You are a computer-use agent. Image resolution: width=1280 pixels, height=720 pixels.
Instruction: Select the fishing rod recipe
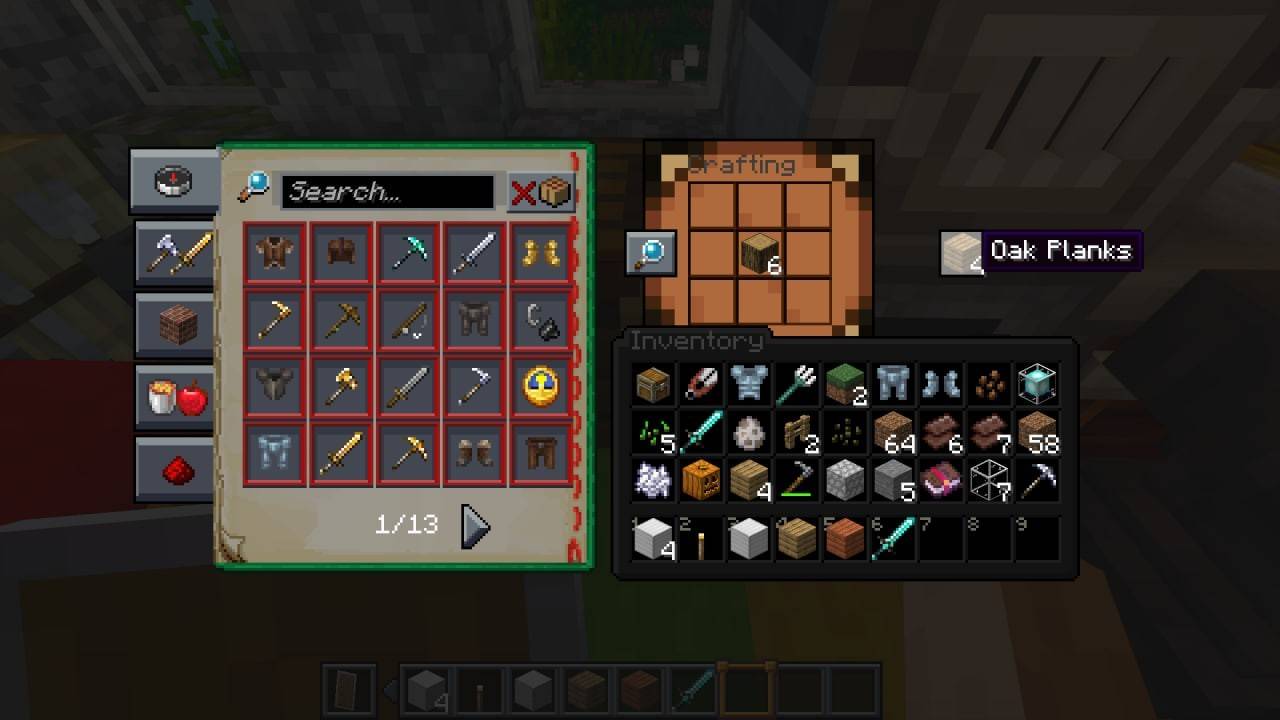click(x=407, y=320)
